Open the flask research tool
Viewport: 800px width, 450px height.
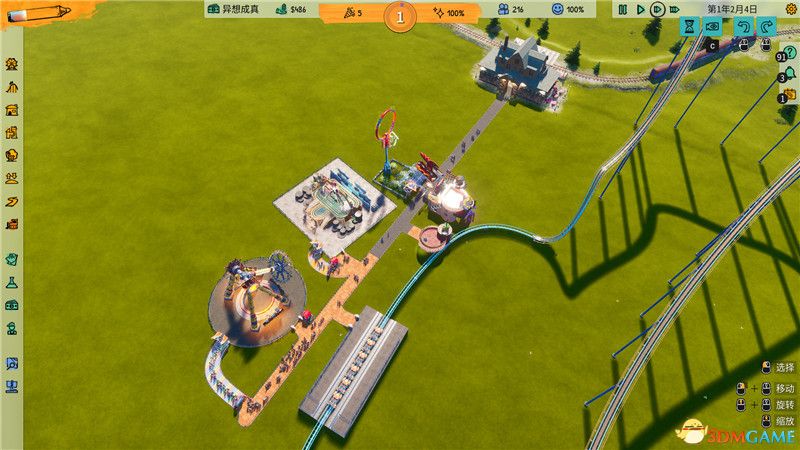(x=12, y=283)
